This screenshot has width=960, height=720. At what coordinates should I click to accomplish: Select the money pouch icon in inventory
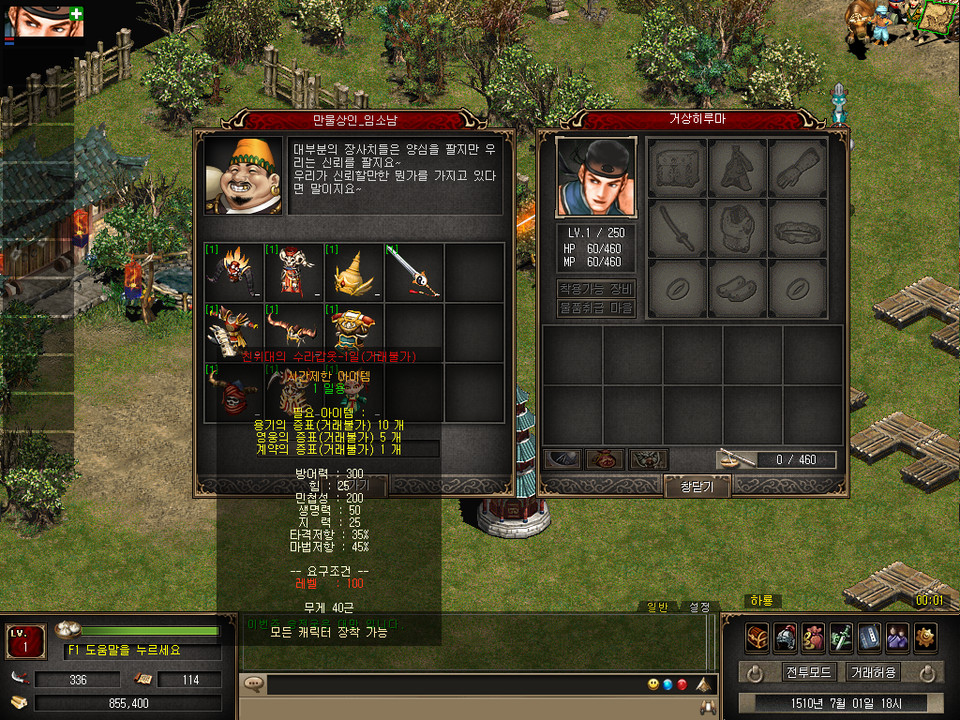(605, 460)
